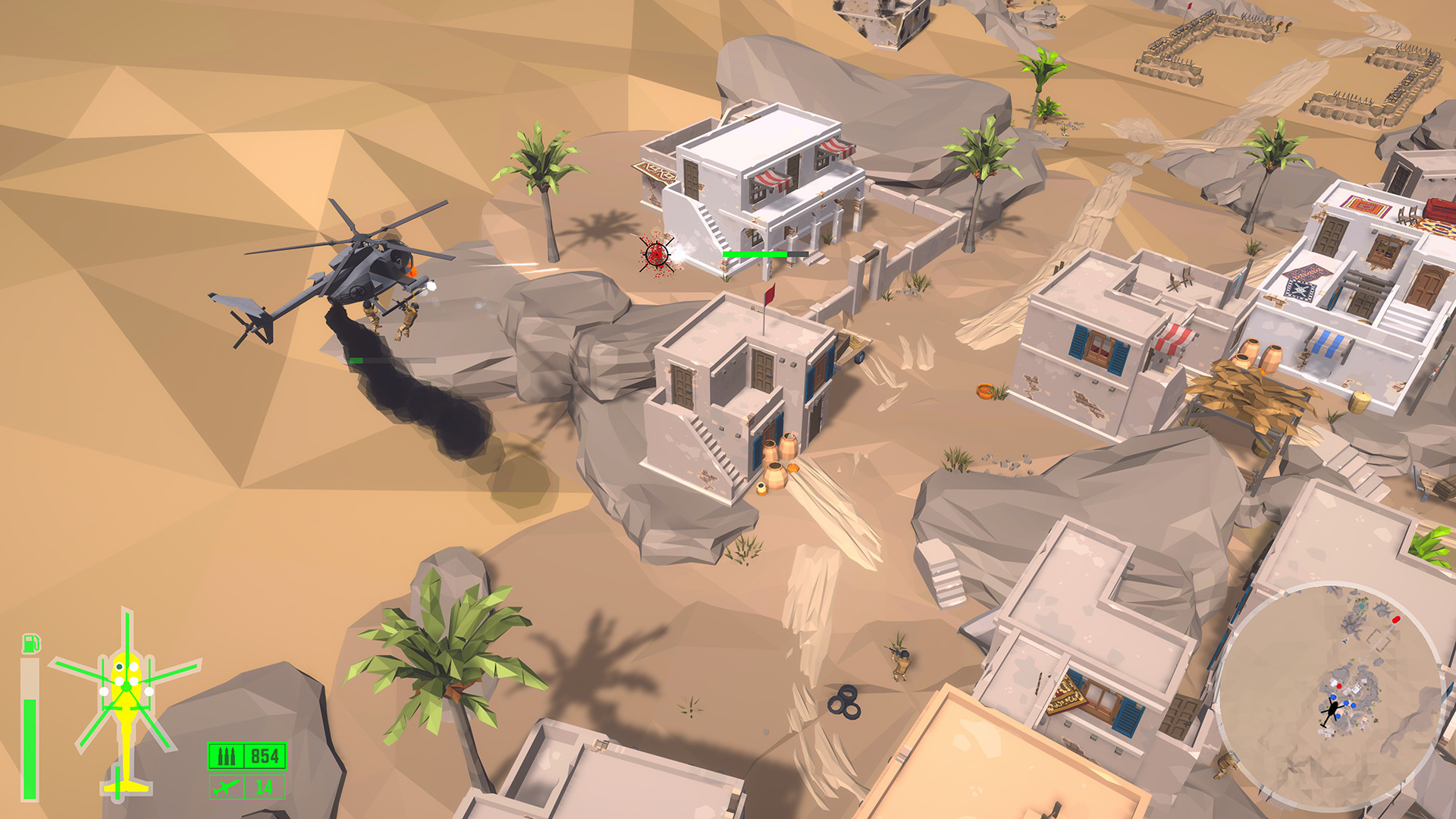Toggle the white rotor status light on the diagram

pyautogui.click(x=133, y=667)
